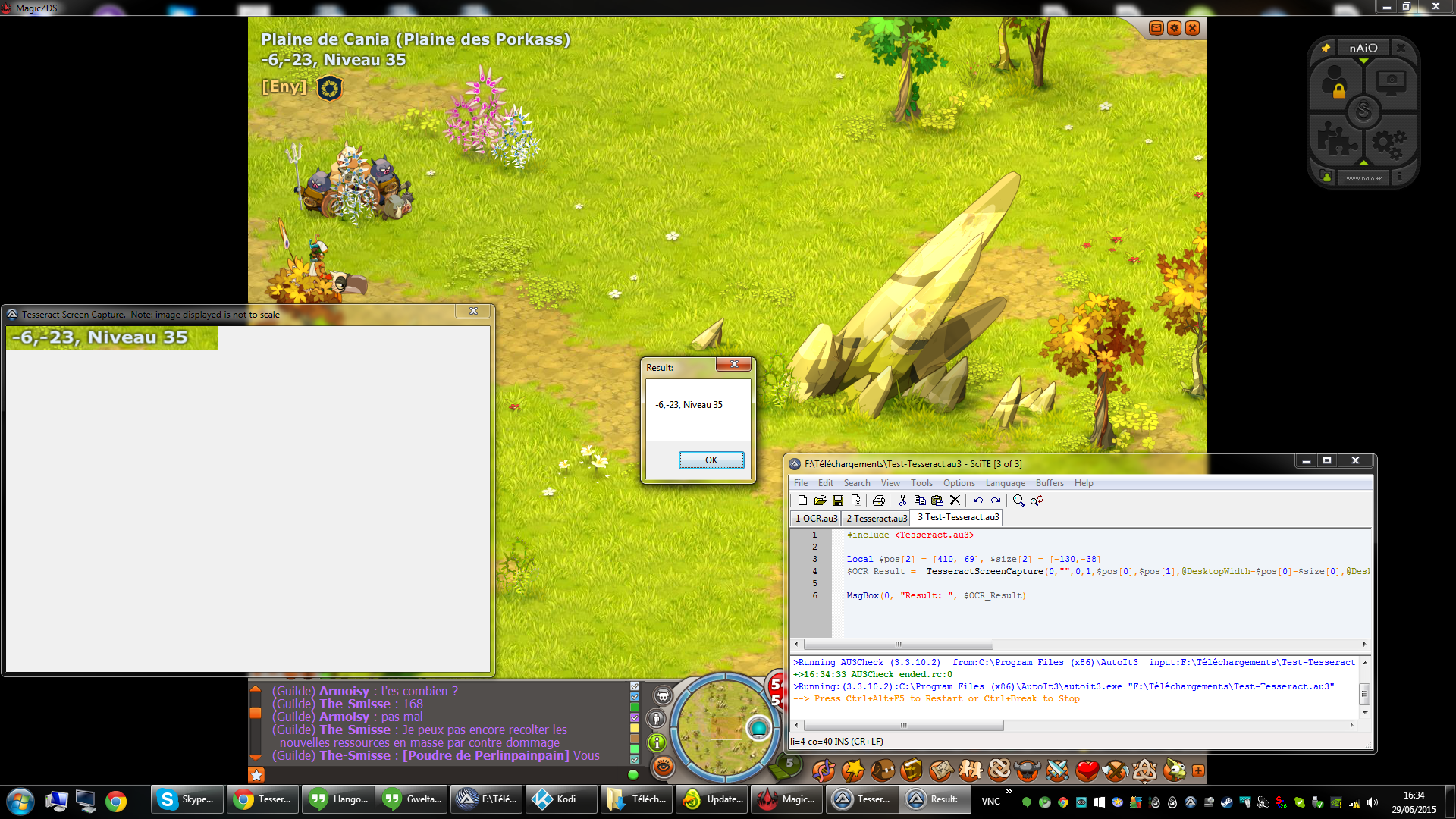Image resolution: width=1456 pixels, height=819 pixels.
Task: Close the game with the orange X
Action: 1192,28
